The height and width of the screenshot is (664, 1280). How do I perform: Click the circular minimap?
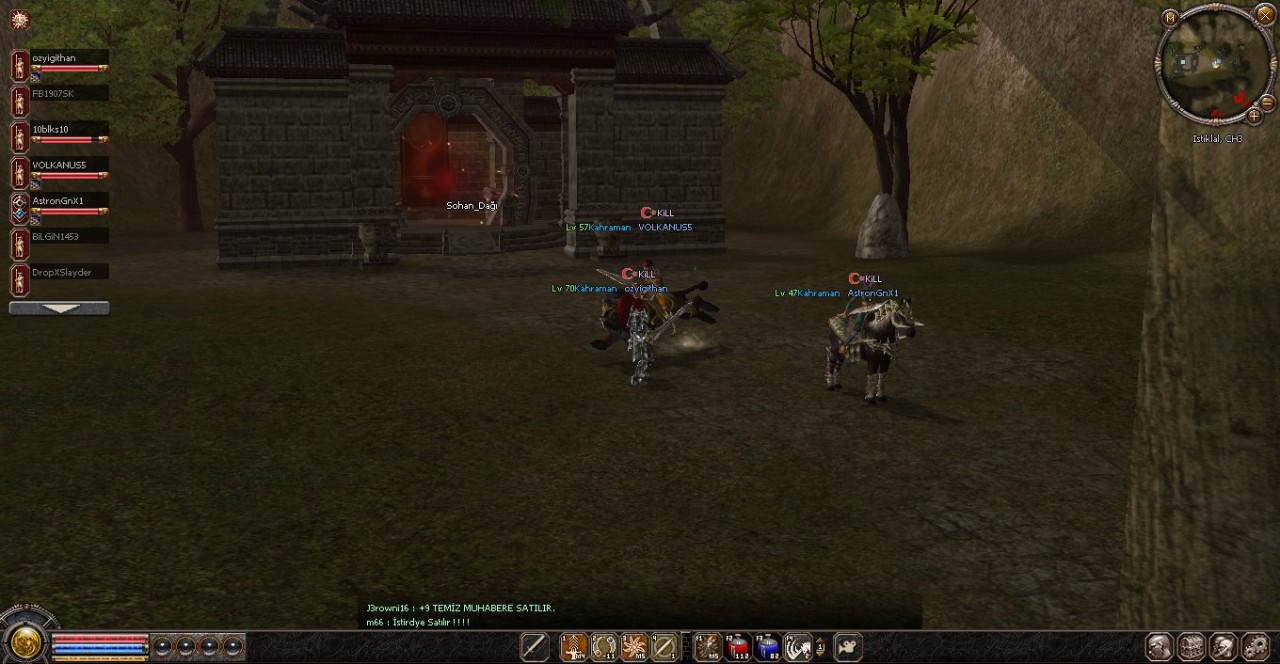pos(1214,67)
